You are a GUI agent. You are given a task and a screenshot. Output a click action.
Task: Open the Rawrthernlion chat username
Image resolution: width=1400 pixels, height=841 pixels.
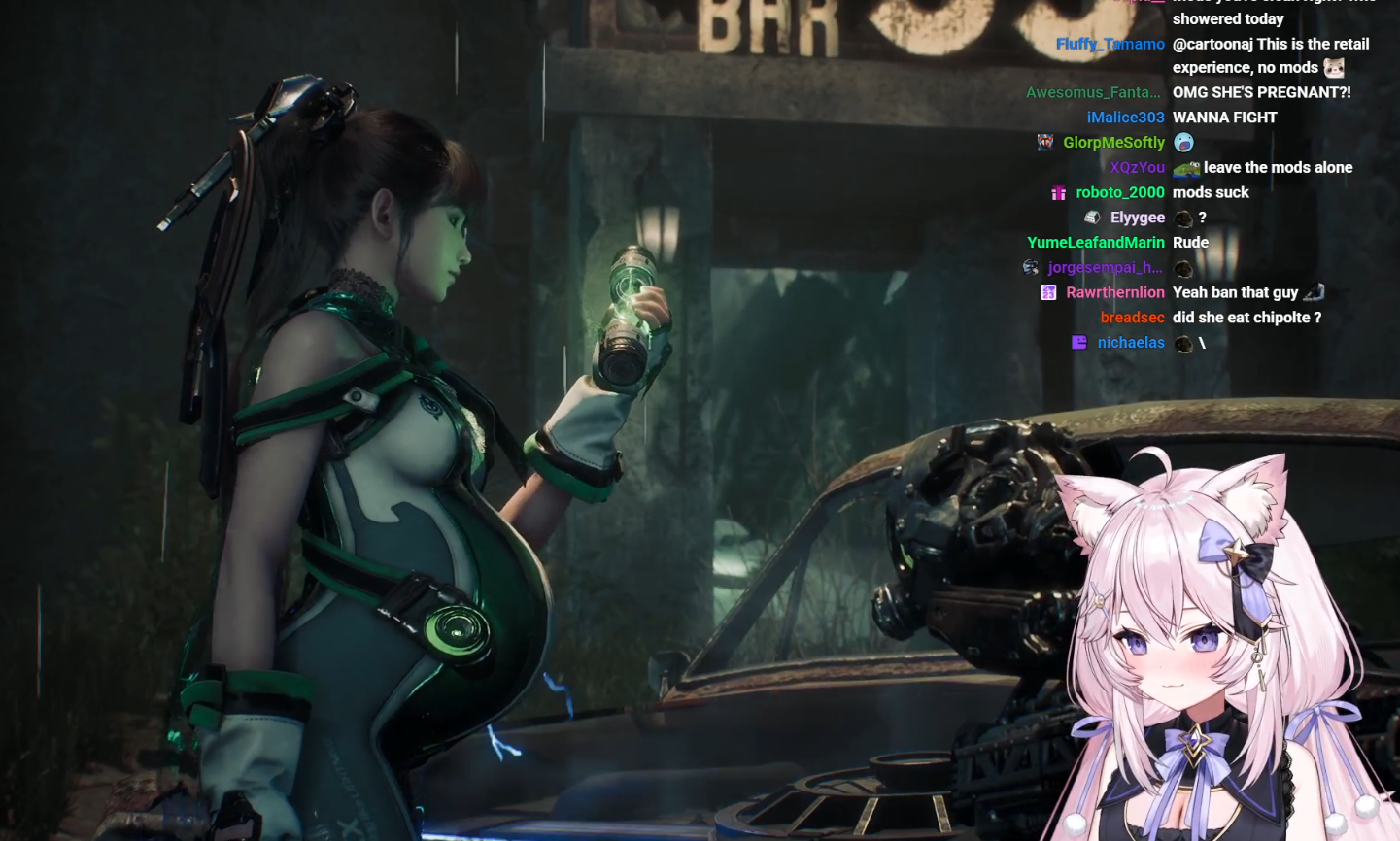pos(1114,292)
